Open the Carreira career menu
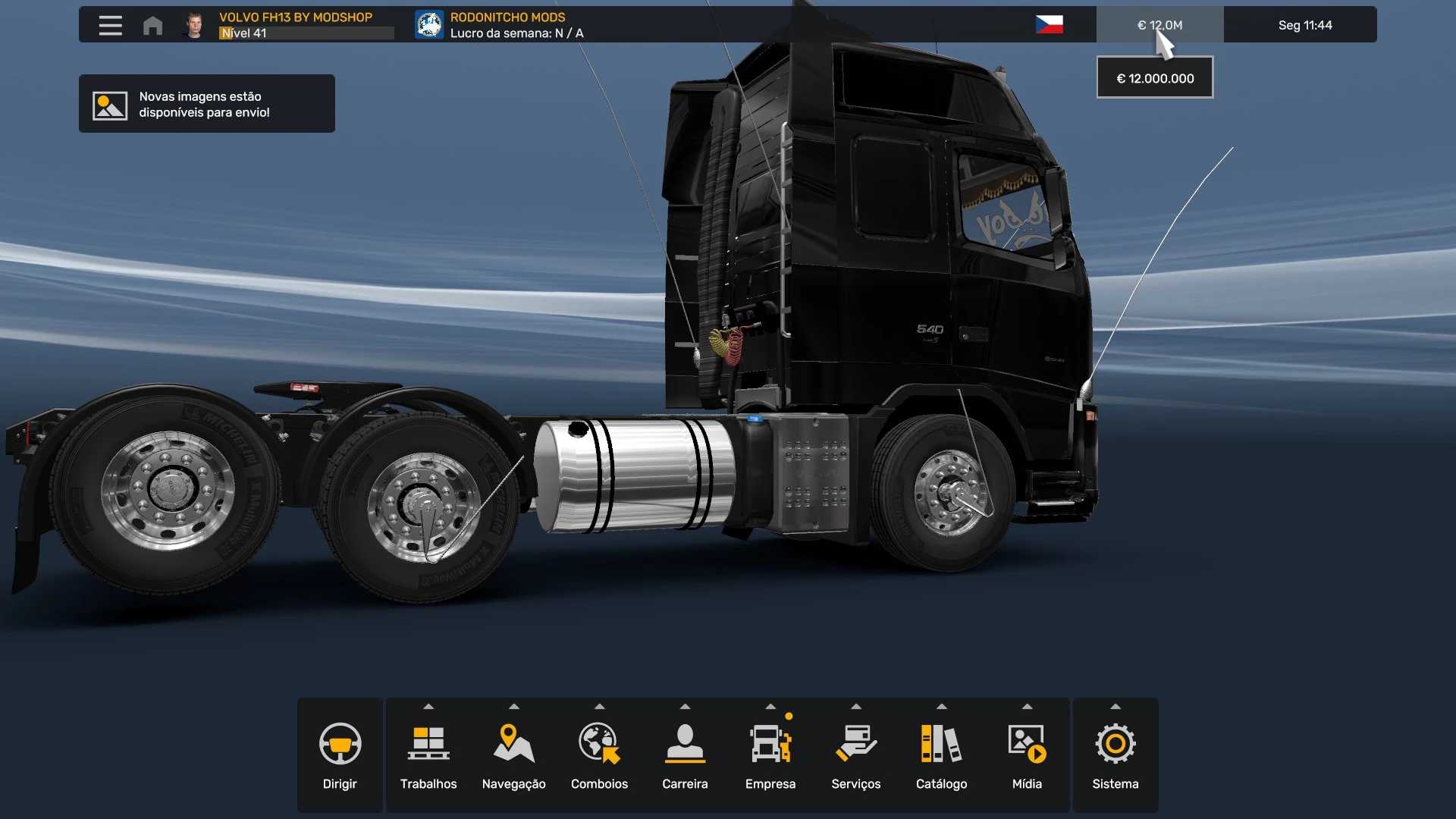The height and width of the screenshot is (819, 1456). coord(685,755)
